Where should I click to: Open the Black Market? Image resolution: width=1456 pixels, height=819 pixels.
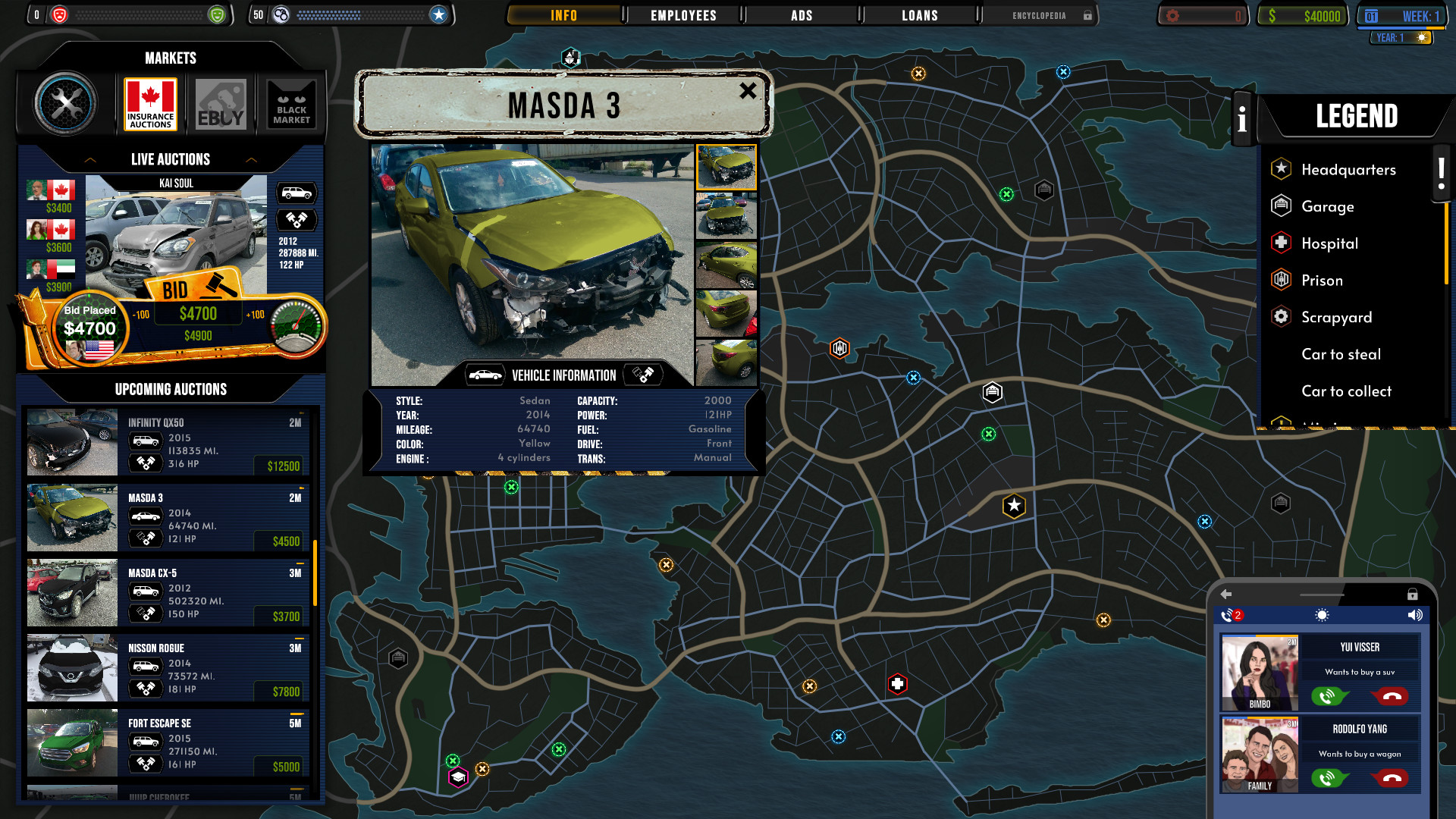point(291,103)
